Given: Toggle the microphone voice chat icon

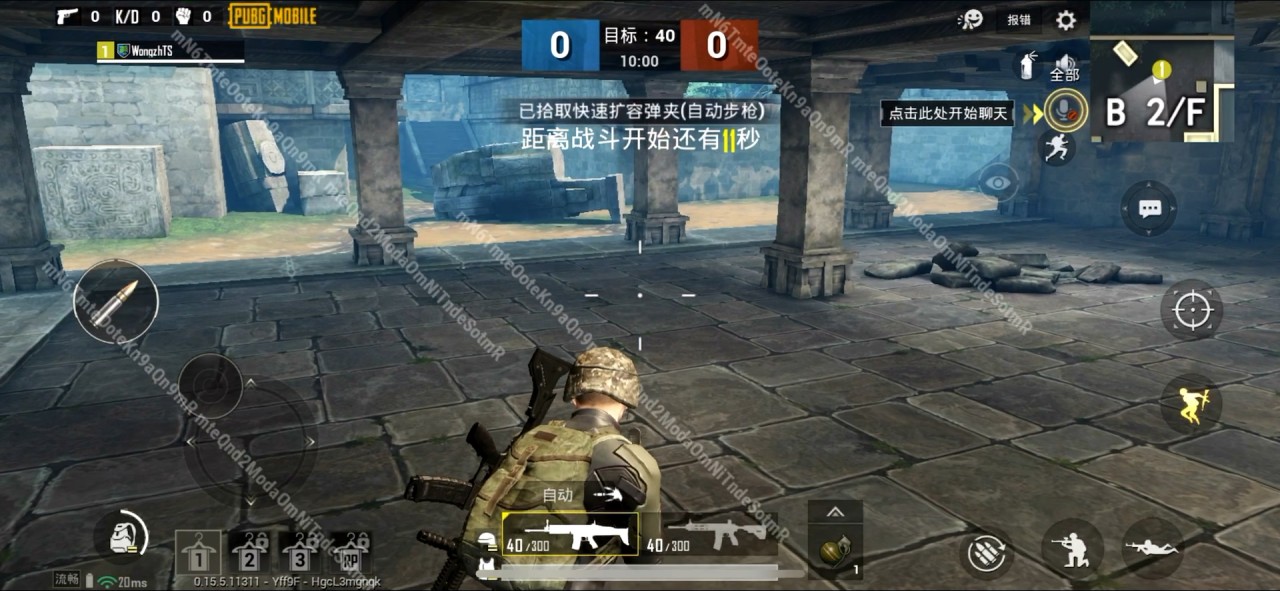Looking at the screenshot, I should coord(1066,109).
